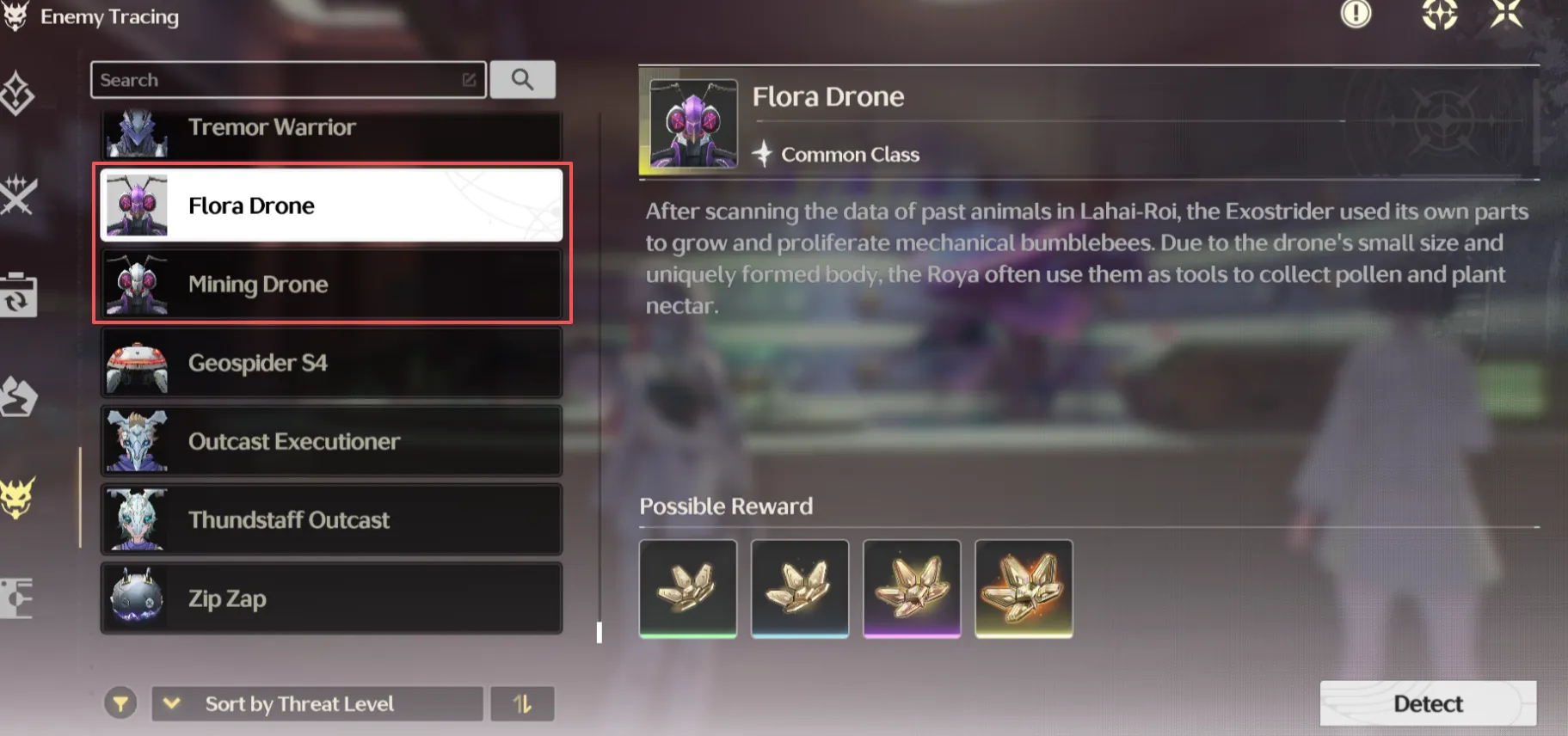
Task: Expand the Sort by Threat Level dropdown
Action: tap(317, 703)
